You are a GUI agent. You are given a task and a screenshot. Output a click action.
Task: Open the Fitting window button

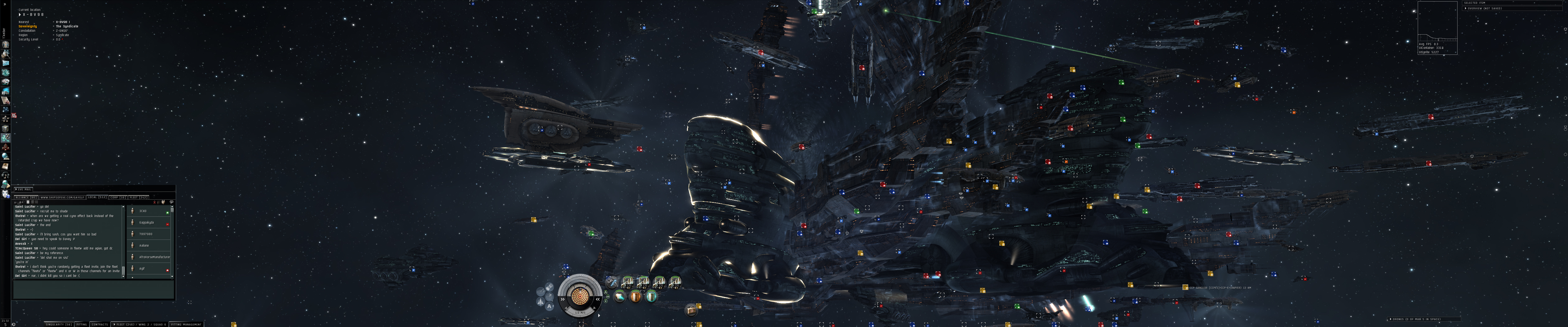click(x=82, y=325)
